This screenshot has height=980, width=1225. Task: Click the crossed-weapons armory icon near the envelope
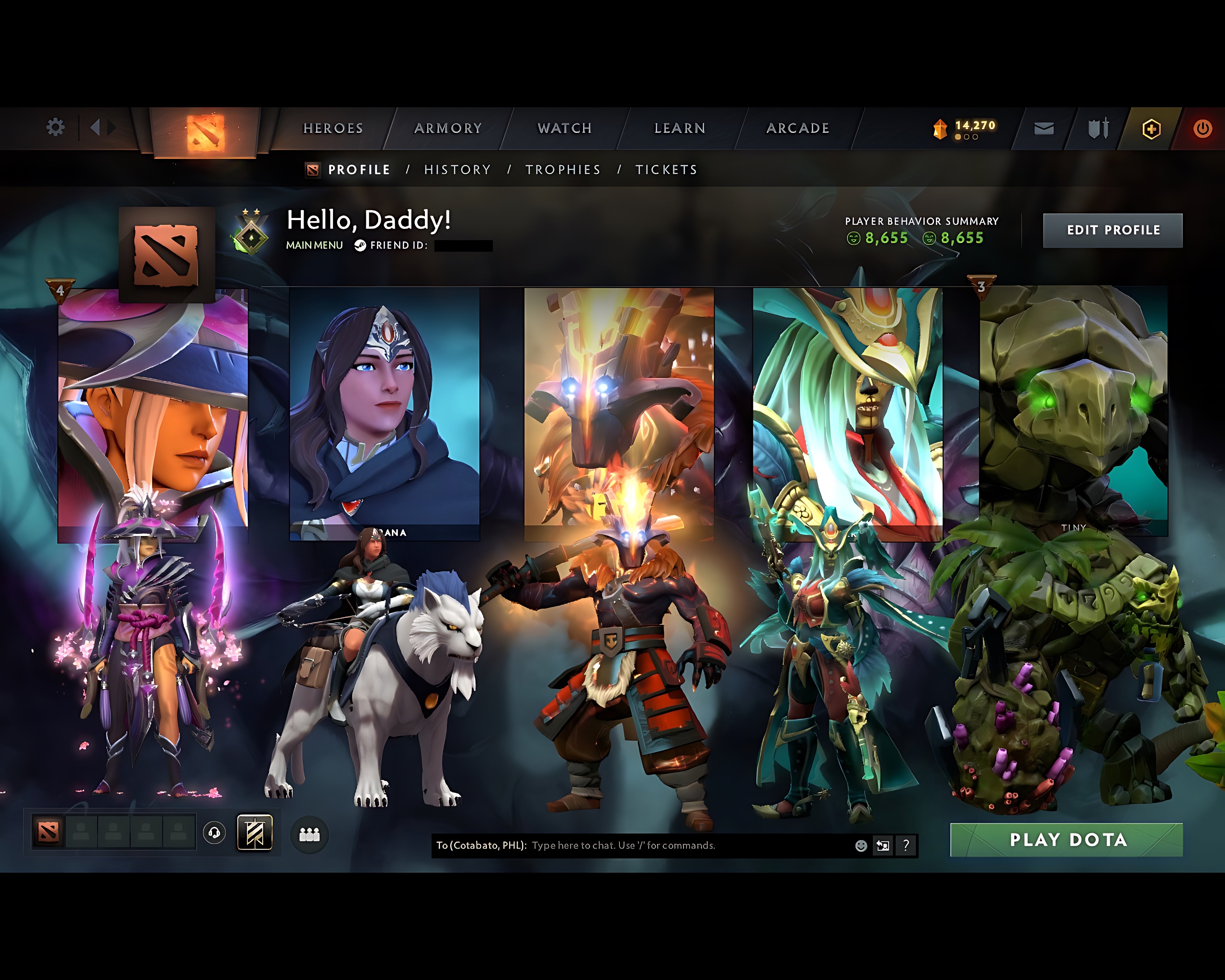click(x=1097, y=128)
